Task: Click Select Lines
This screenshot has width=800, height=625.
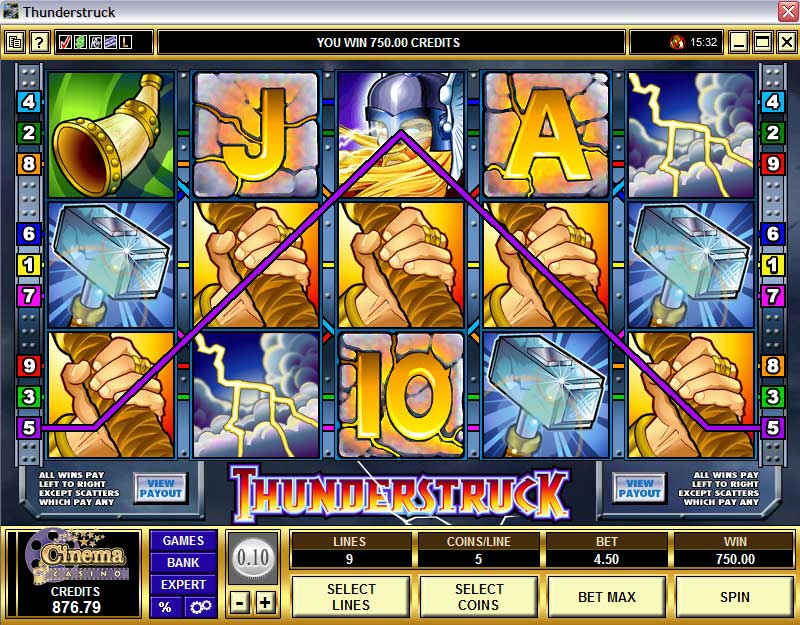Action: tap(351, 597)
